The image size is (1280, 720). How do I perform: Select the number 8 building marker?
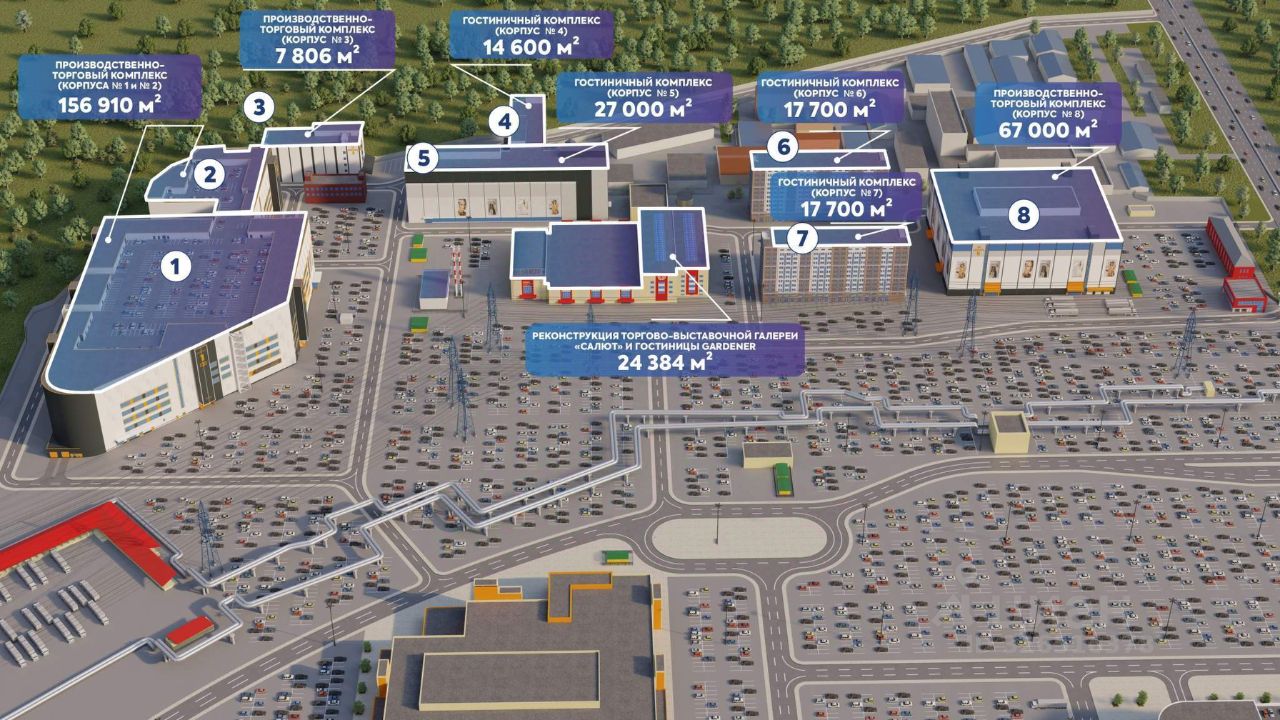pos(1022,214)
